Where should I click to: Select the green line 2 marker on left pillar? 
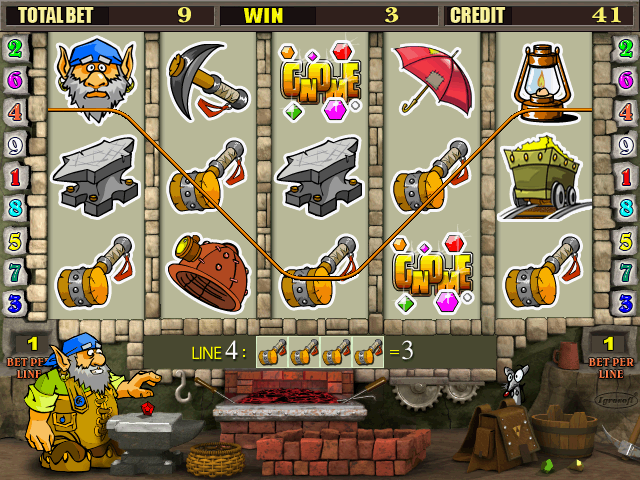15,48
